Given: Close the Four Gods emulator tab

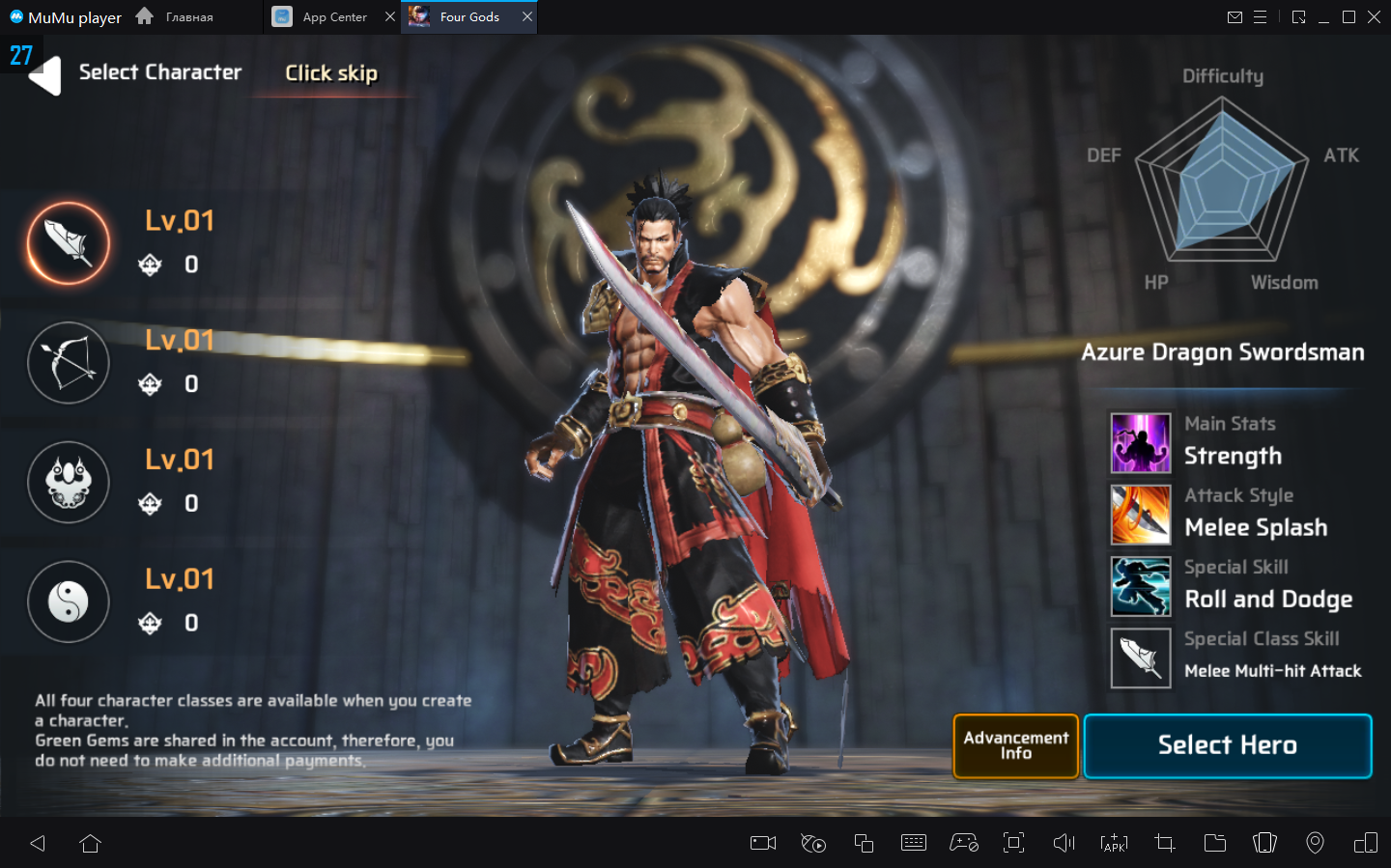Looking at the screenshot, I should pos(527,16).
